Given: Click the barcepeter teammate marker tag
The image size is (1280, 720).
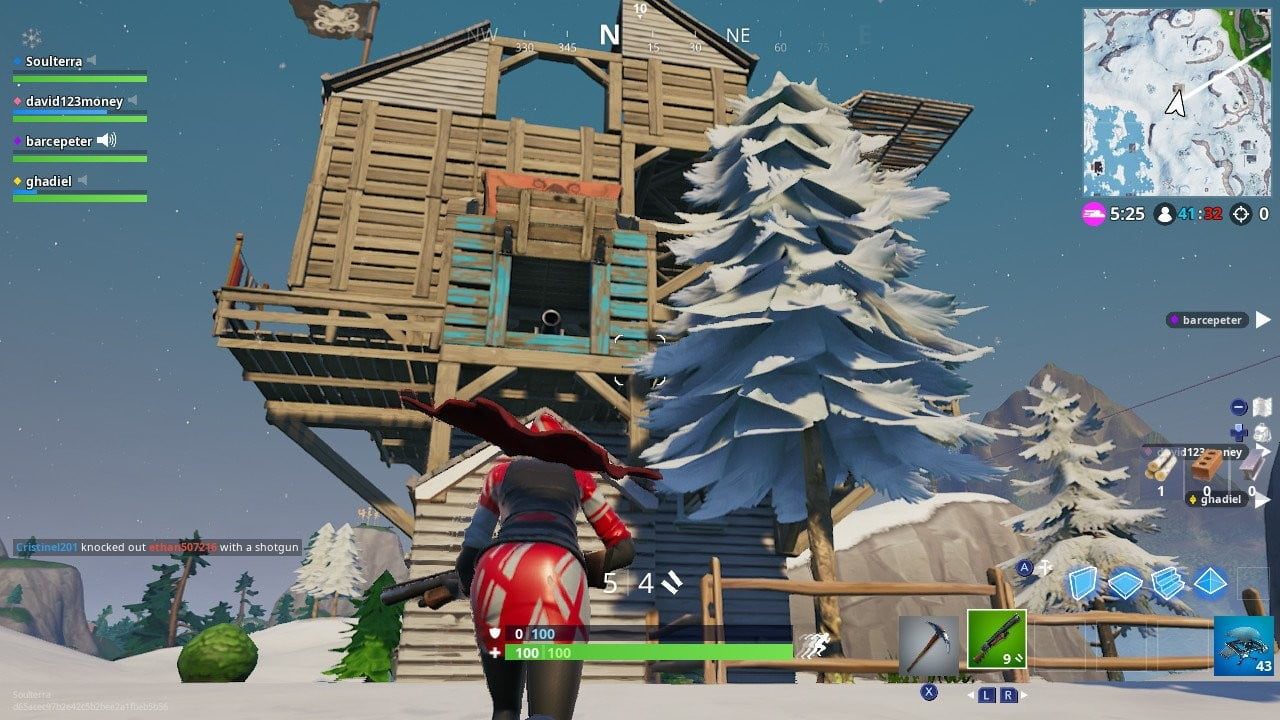Looking at the screenshot, I should [x=1211, y=320].
